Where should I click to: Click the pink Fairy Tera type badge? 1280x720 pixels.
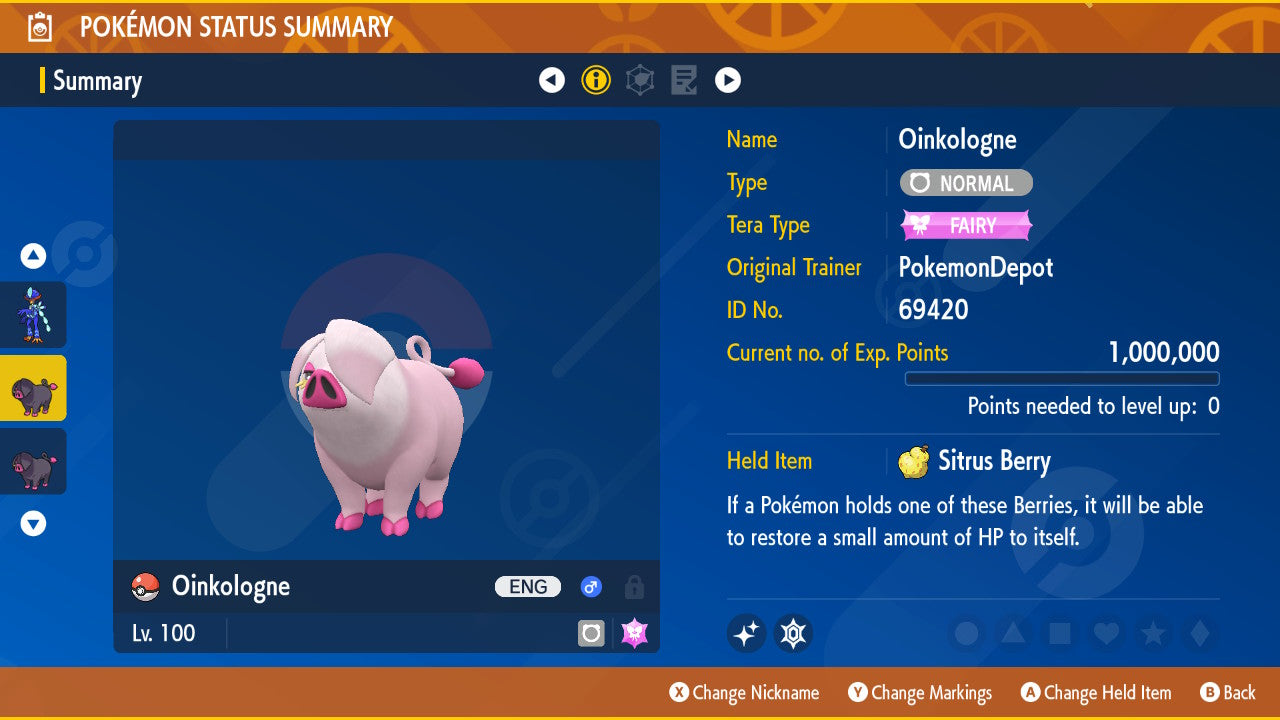(966, 225)
